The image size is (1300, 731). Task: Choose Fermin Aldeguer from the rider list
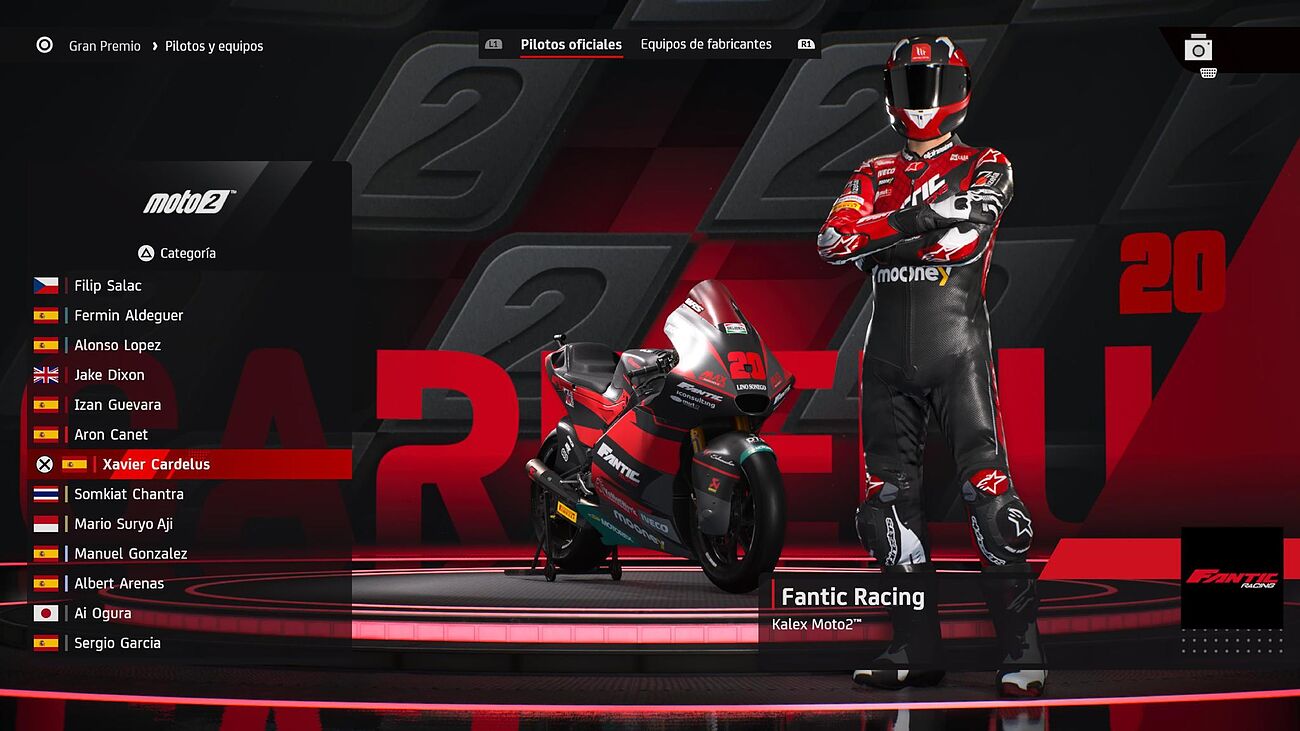(128, 316)
